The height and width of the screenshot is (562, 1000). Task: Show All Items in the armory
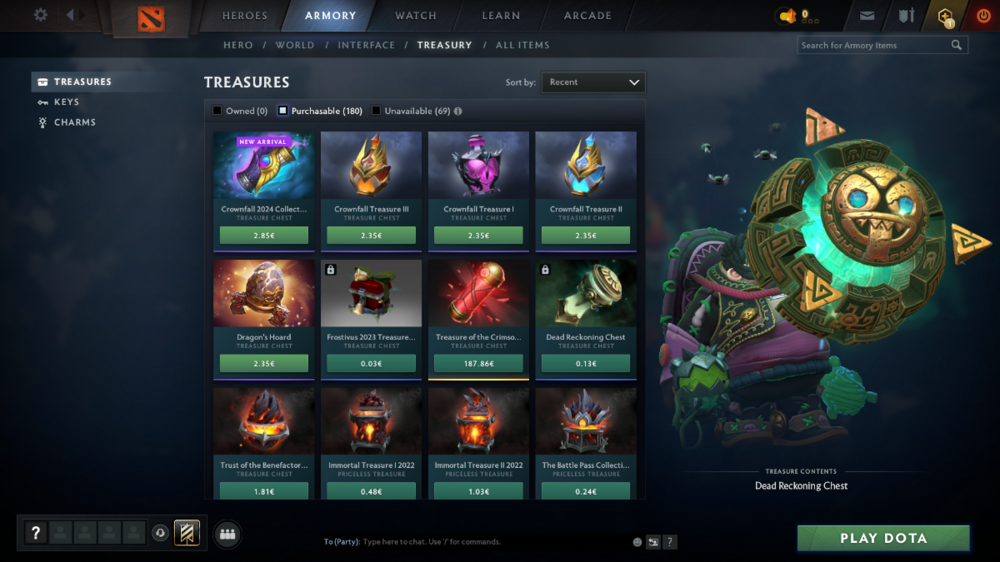(x=522, y=45)
